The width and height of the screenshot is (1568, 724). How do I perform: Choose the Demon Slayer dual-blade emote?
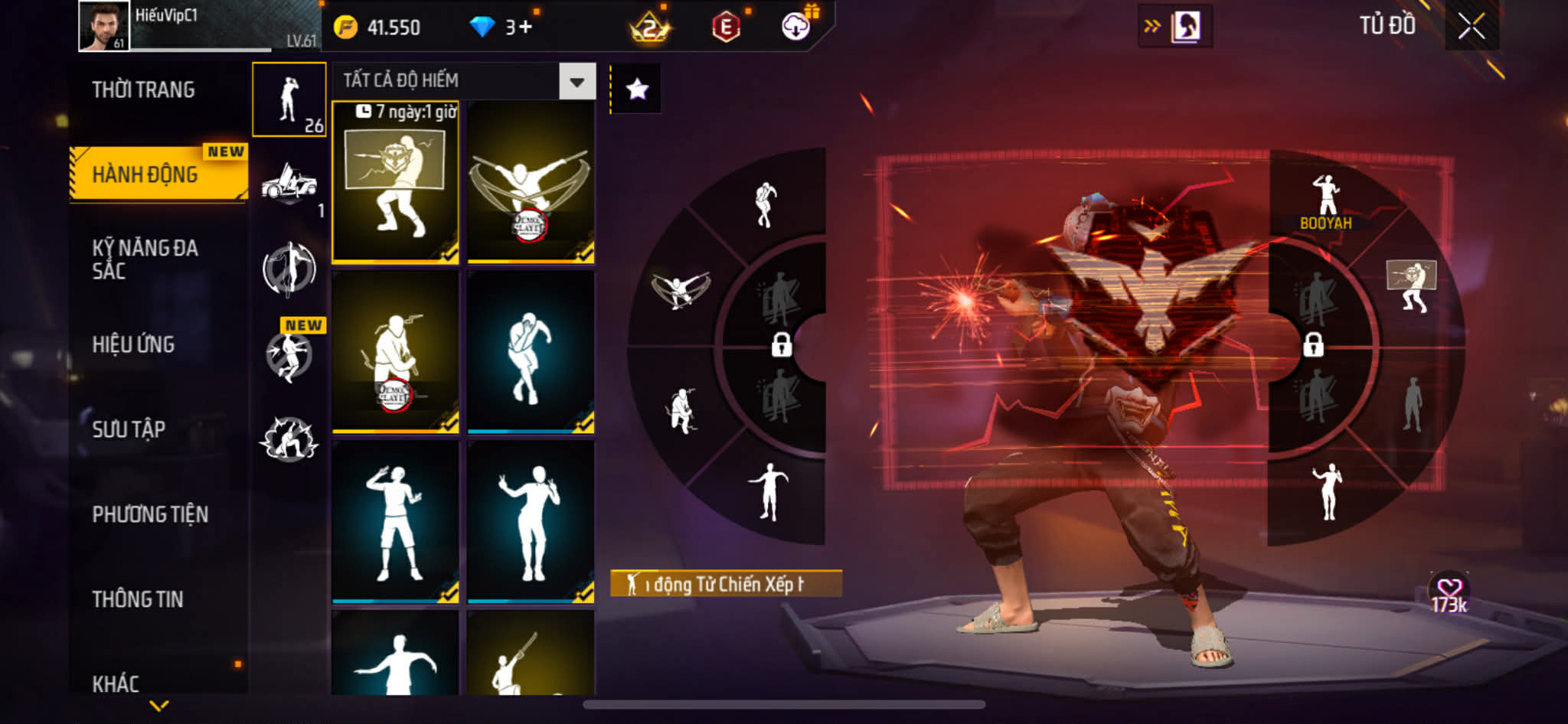pos(531,182)
